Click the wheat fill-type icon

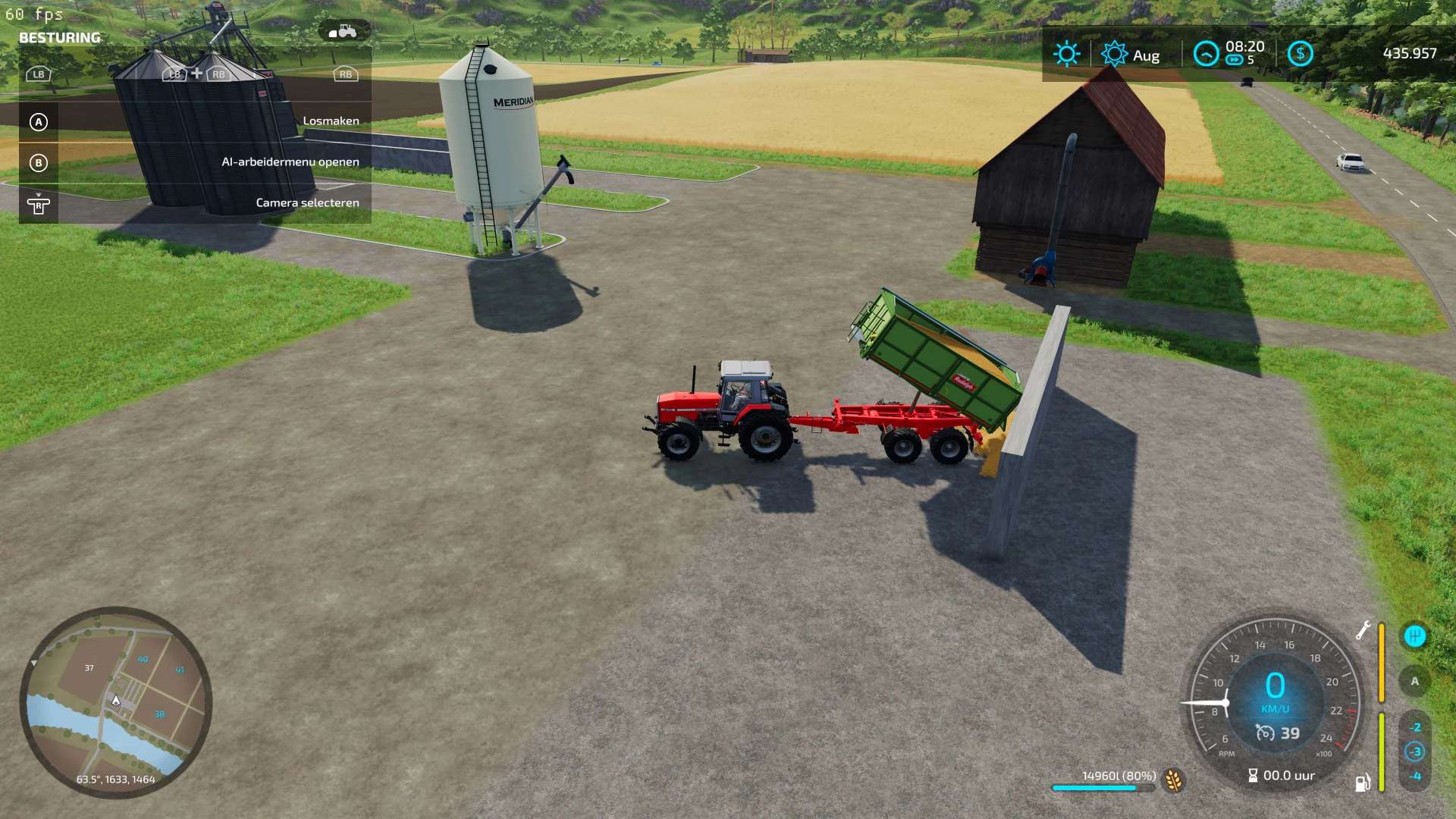click(1174, 780)
